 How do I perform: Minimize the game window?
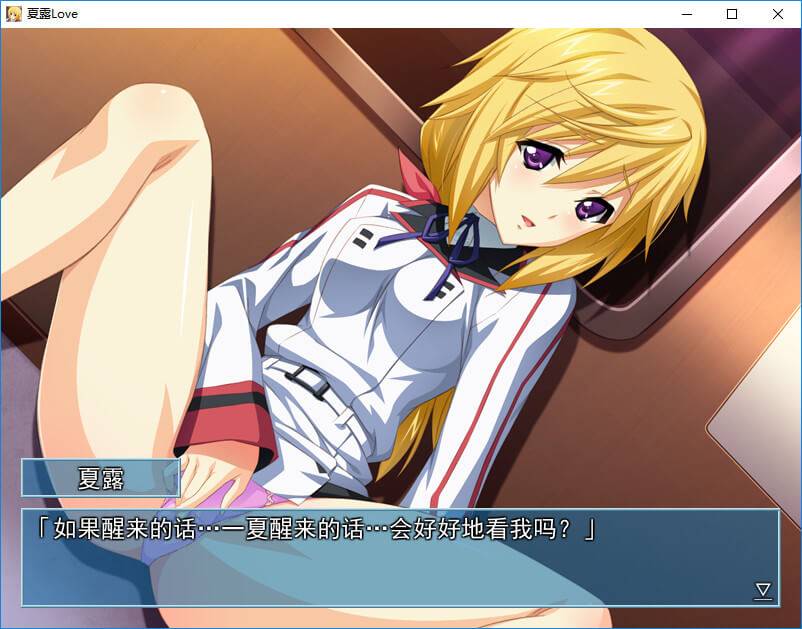point(686,14)
